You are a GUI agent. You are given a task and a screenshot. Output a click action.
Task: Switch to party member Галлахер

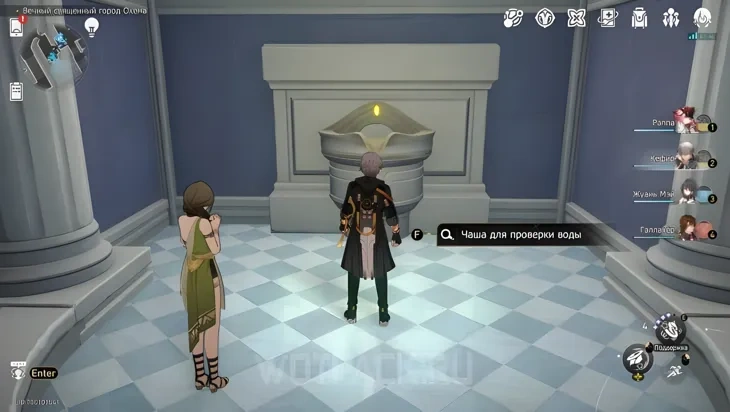(686, 228)
